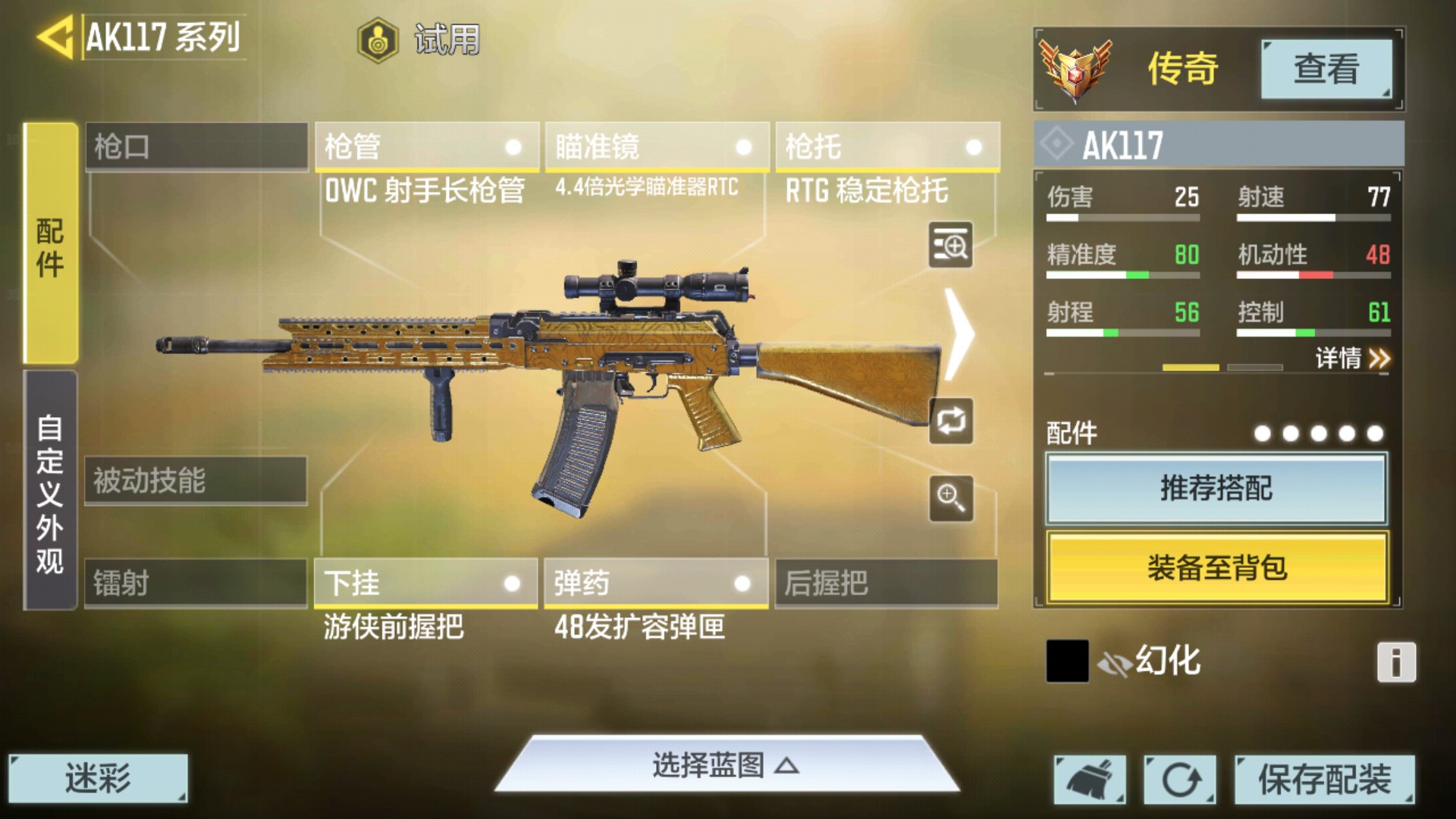Click the 查看 button beside 传奇
Viewport: 1456px width, 819px height.
pyautogui.click(x=1326, y=69)
